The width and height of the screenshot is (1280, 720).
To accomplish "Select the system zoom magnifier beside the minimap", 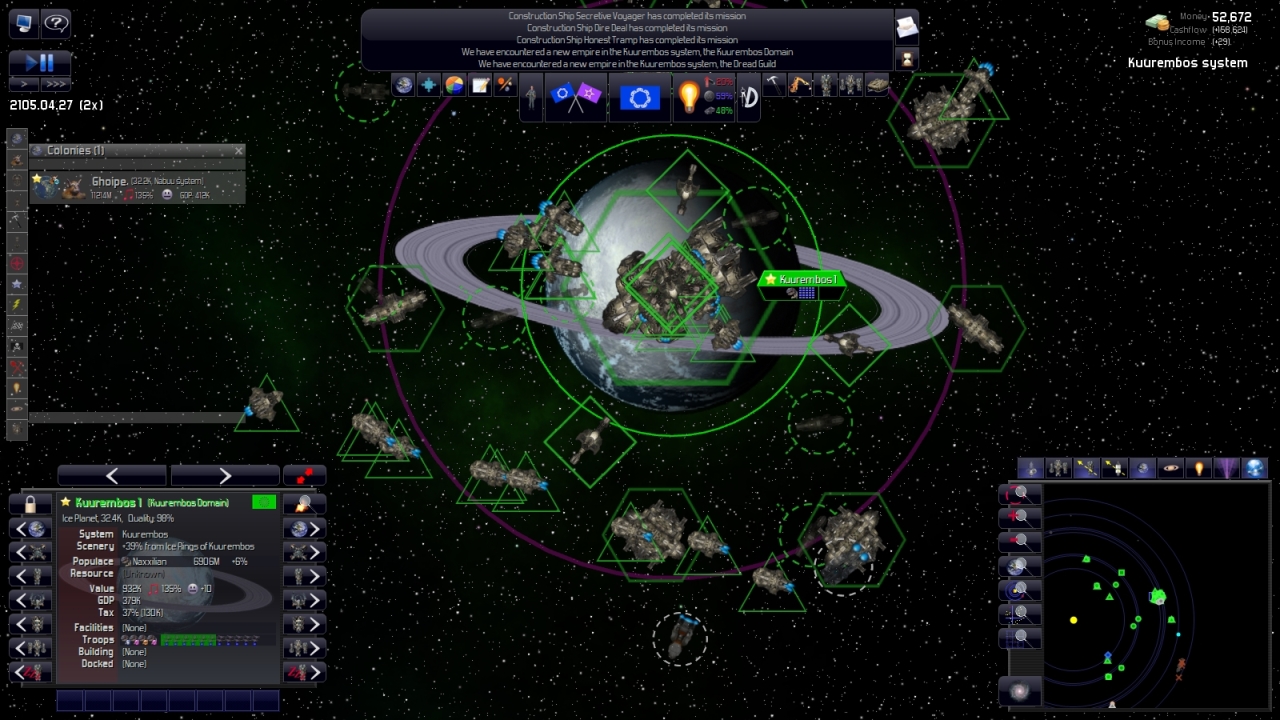I will (1019, 589).
